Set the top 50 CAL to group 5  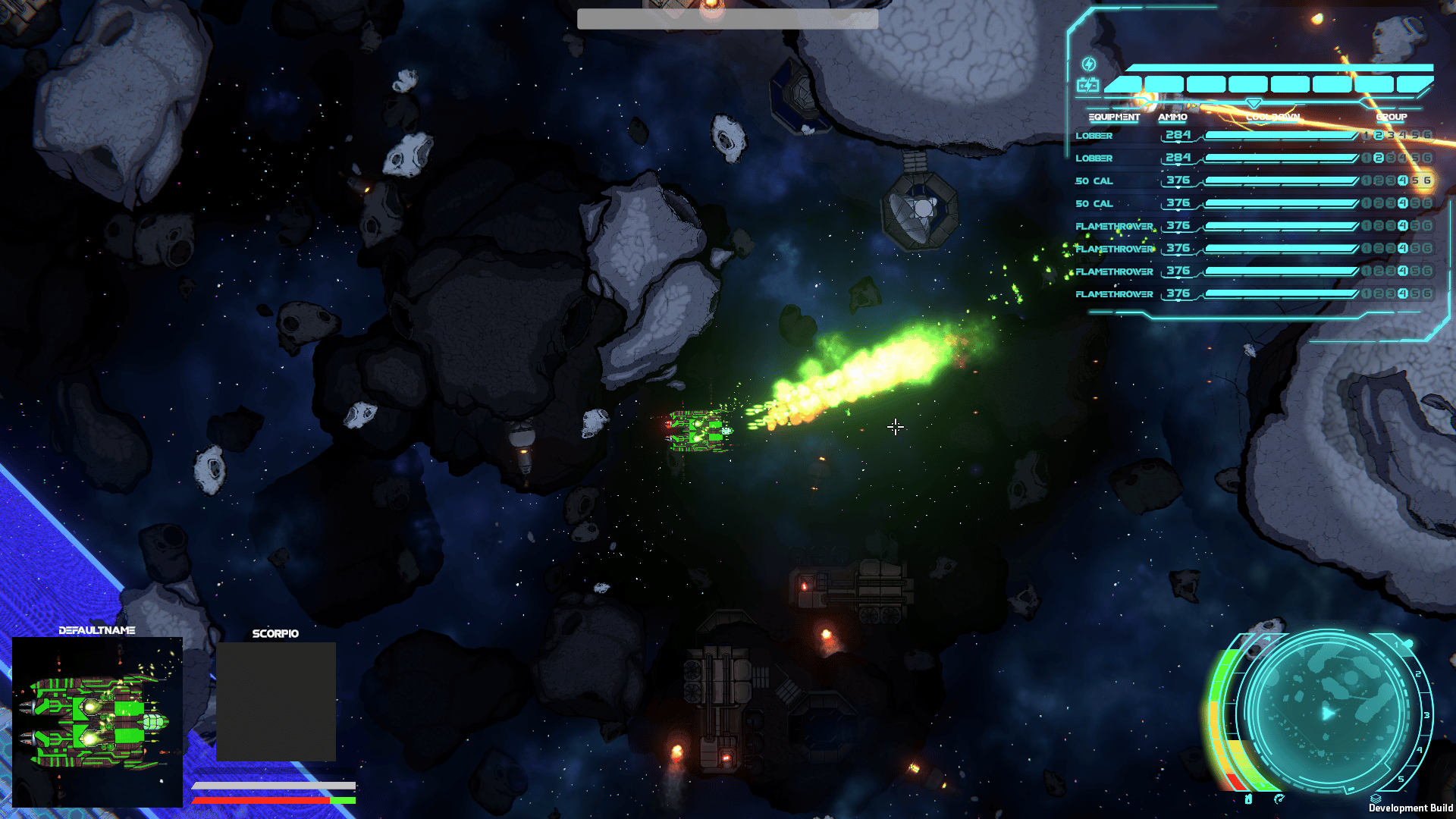(x=1415, y=181)
